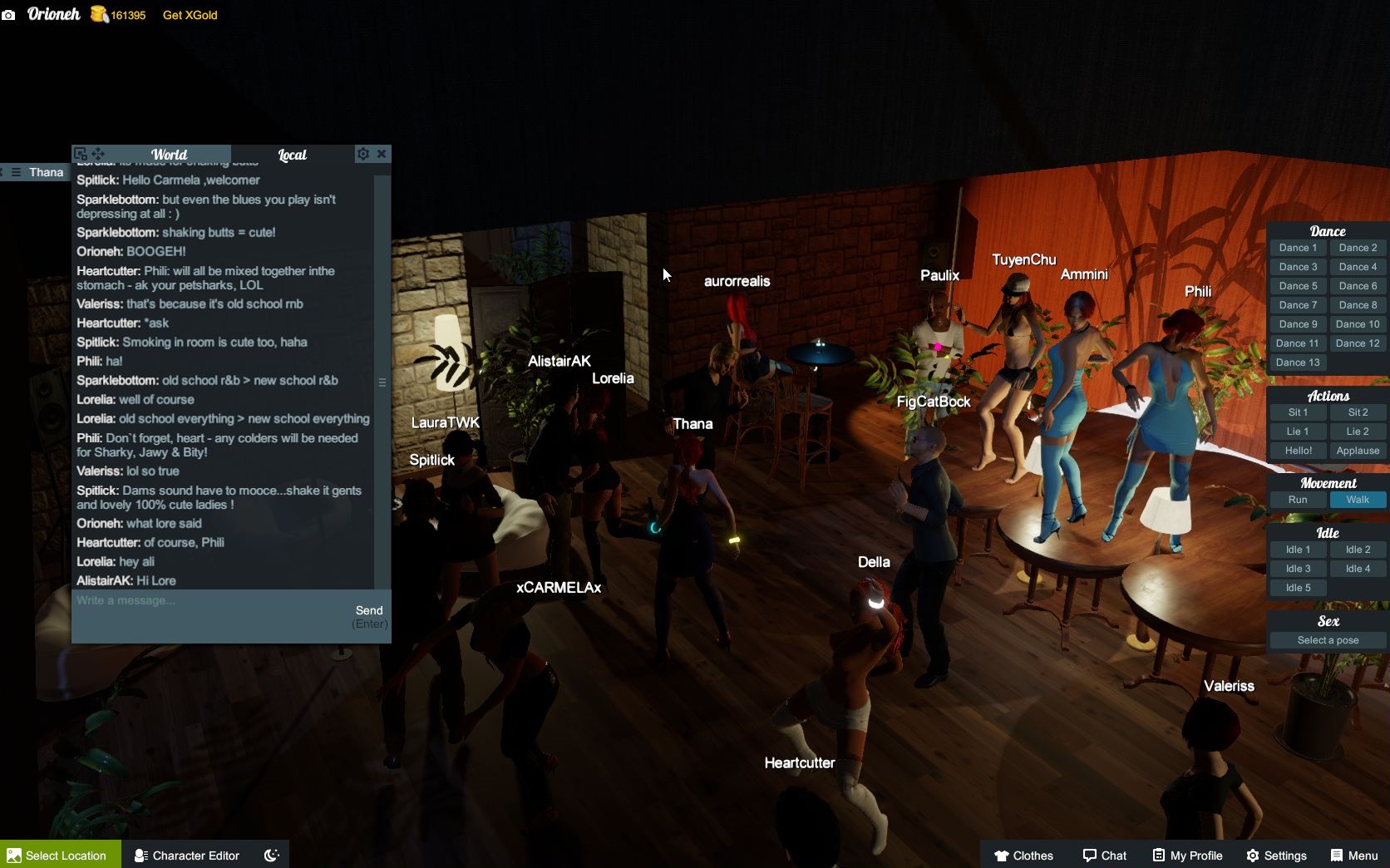Open the Sex pose selector

click(1328, 640)
